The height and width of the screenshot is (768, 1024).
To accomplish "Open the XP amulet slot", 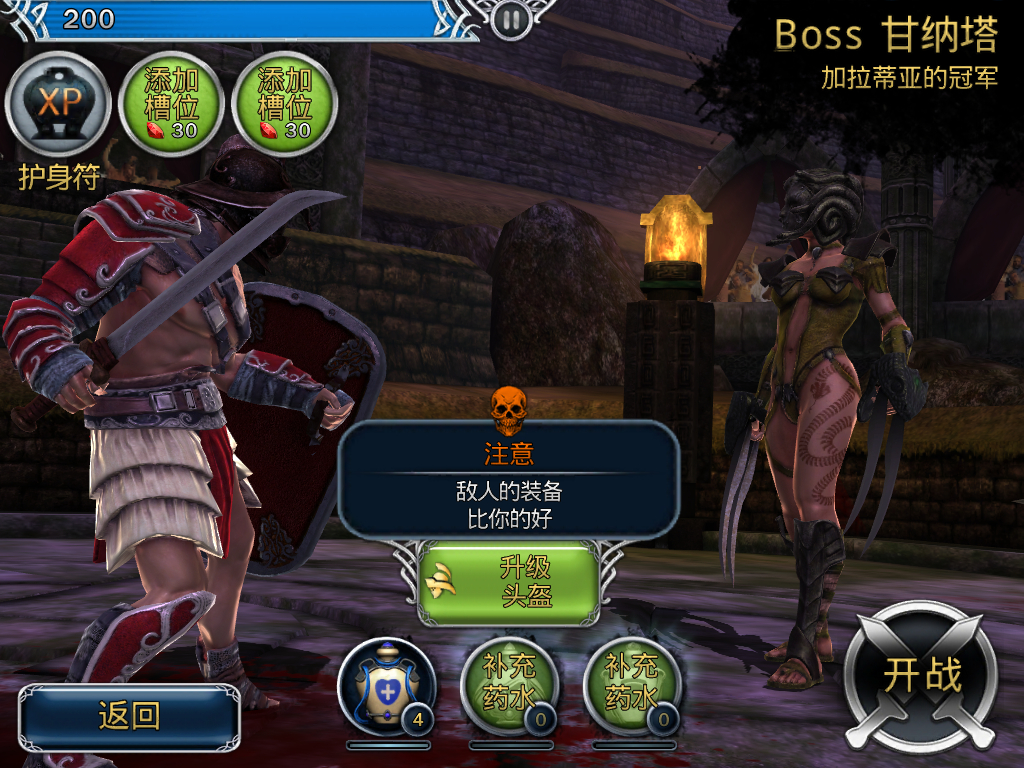I will (x=58, y=104).
